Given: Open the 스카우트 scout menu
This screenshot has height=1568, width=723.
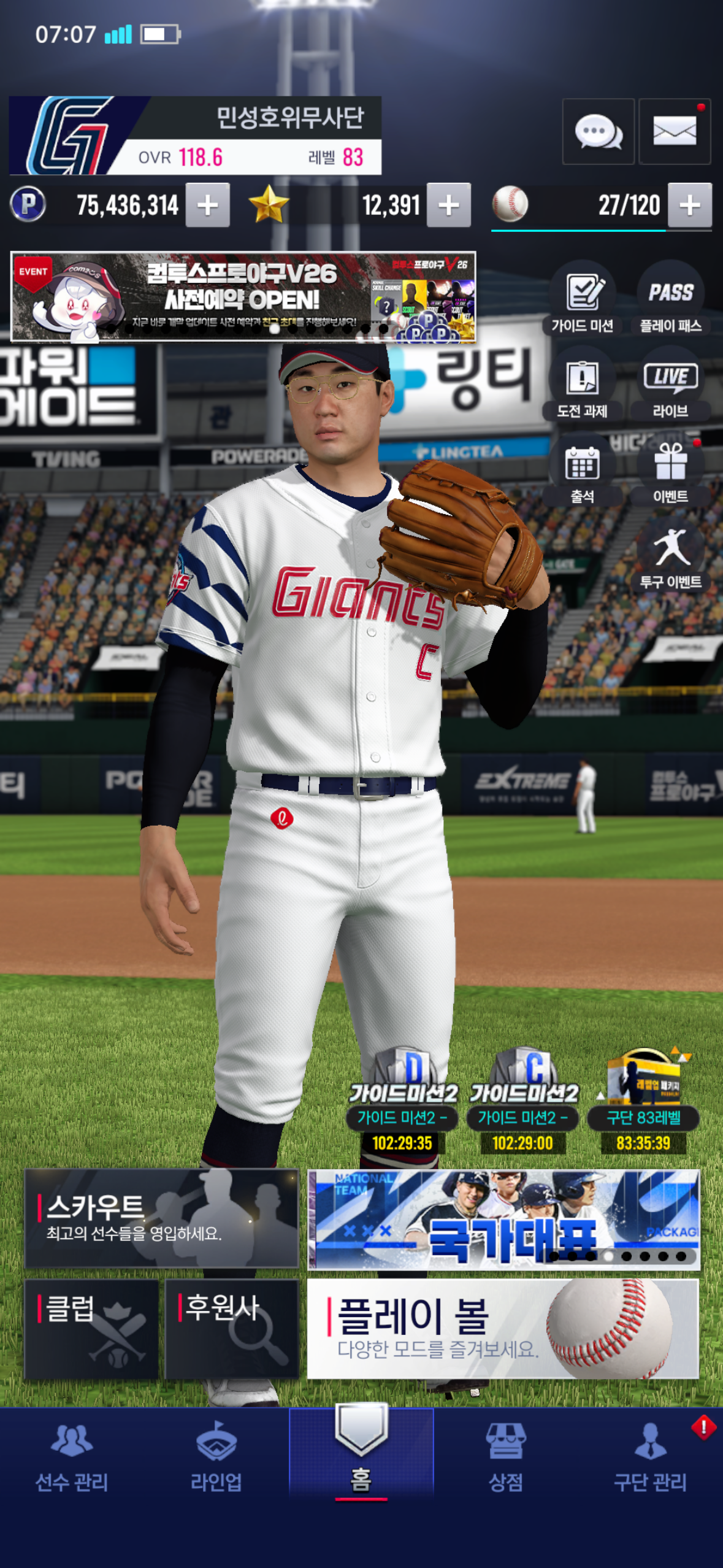Looking at the screenshot, I should pos(161,1218).
